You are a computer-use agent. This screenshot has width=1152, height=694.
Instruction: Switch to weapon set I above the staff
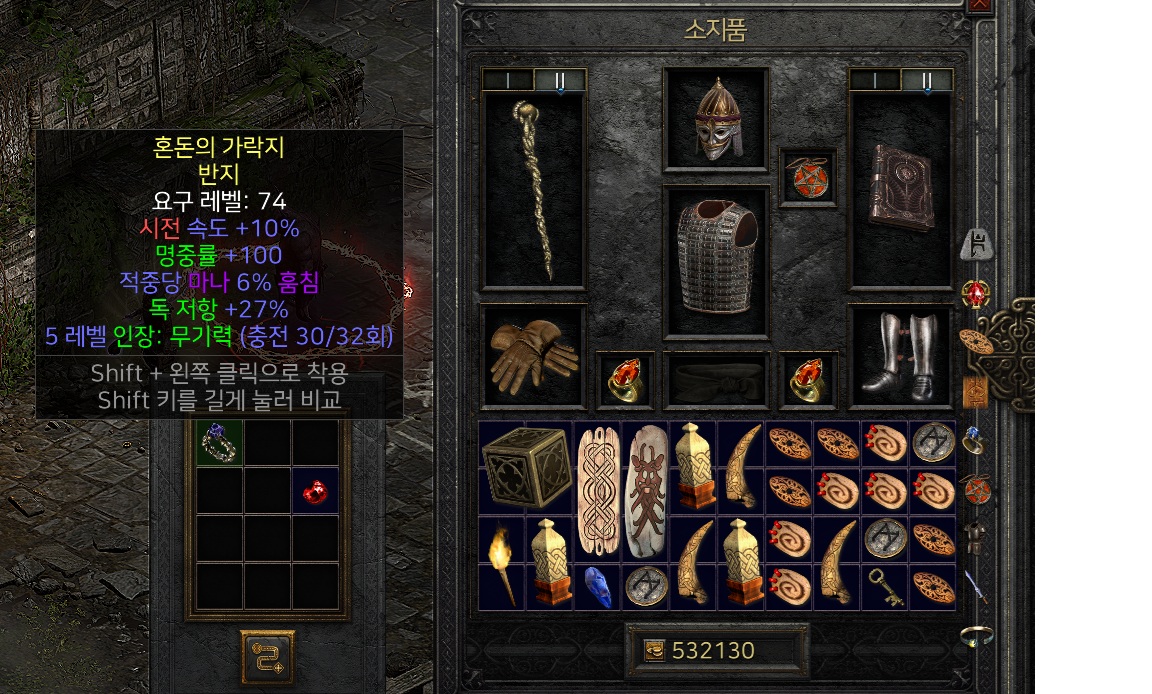(x=507, y=80)
